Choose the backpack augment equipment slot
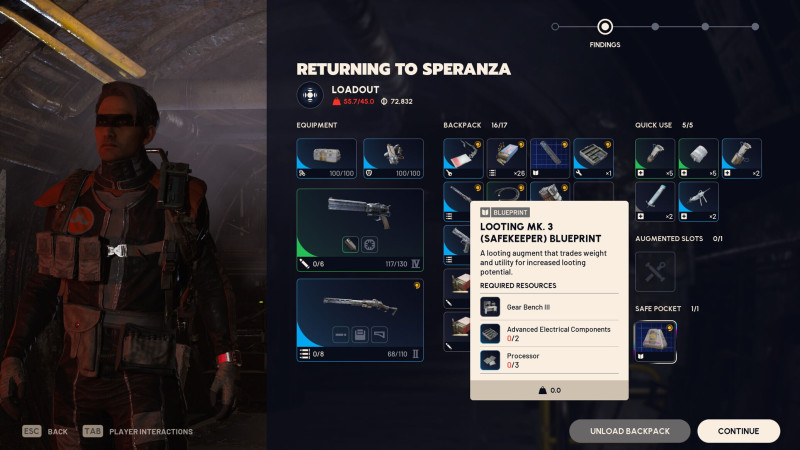800x450 pixels. coord(326,159)
